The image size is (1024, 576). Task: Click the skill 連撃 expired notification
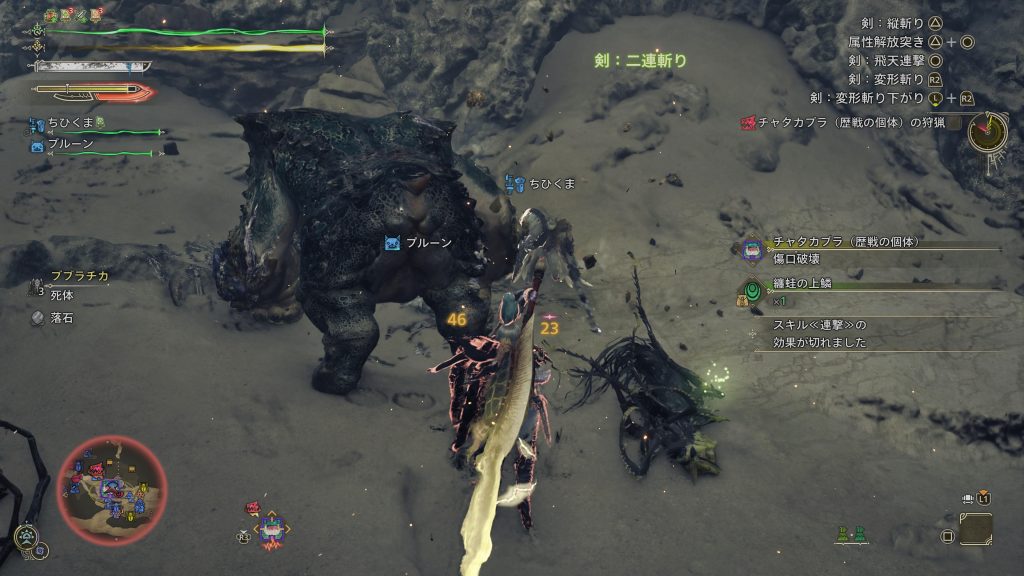[820, 333]
